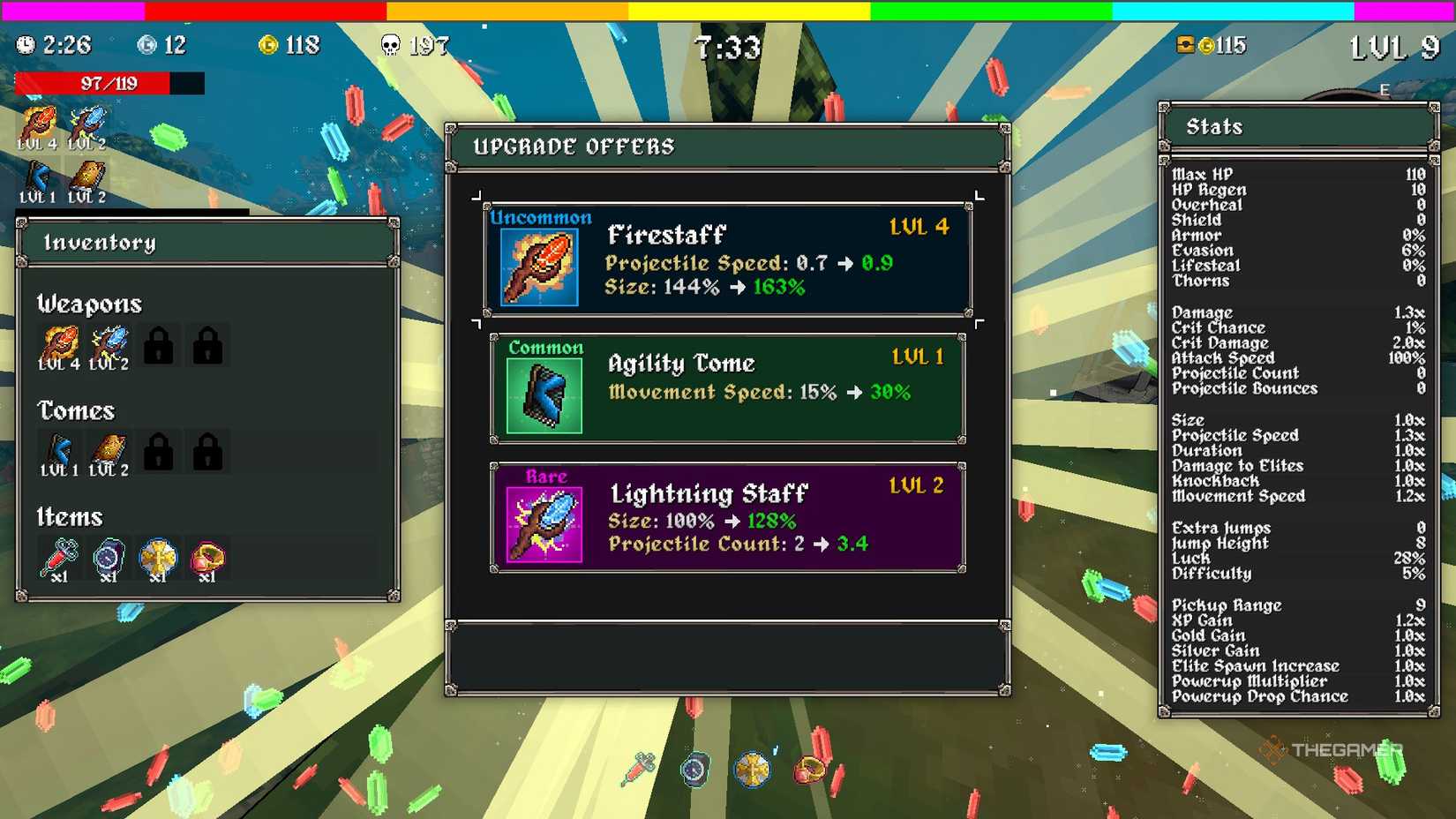Select the Lightning Staff weapon icon in inventory
The width and height of the screenshot is (1456, 819).
point(108,344)
